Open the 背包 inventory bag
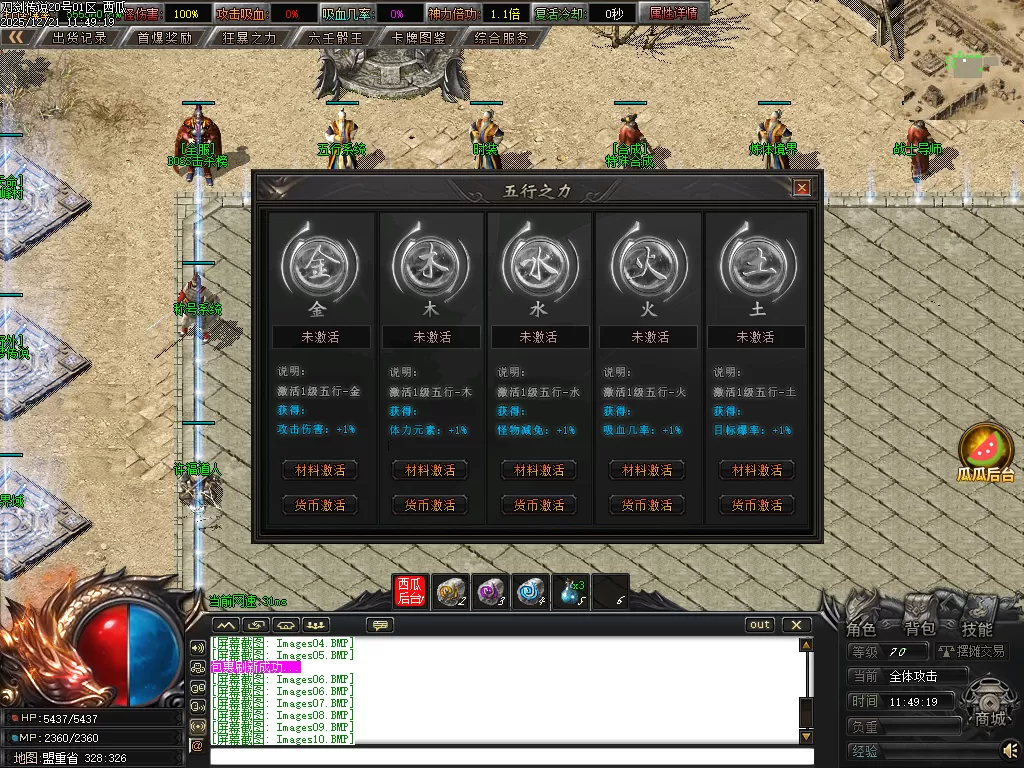 tap(919, 629)
